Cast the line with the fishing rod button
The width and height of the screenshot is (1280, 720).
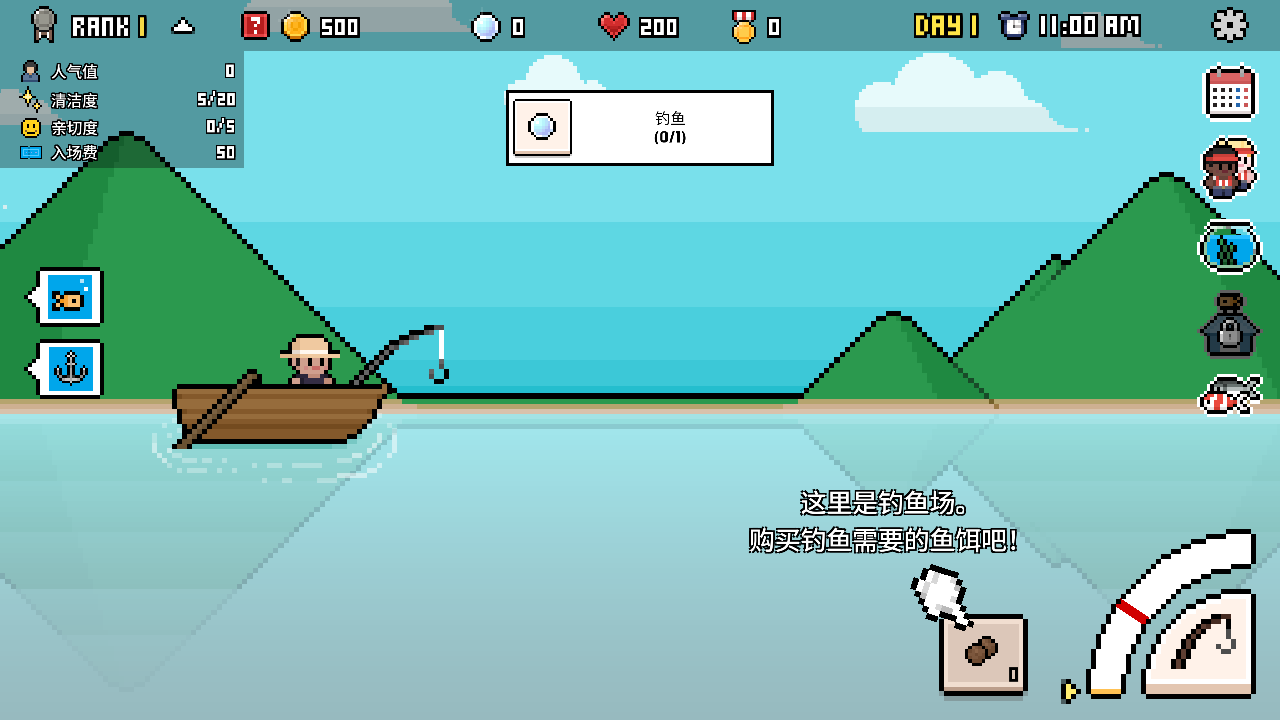(1200, 642)
